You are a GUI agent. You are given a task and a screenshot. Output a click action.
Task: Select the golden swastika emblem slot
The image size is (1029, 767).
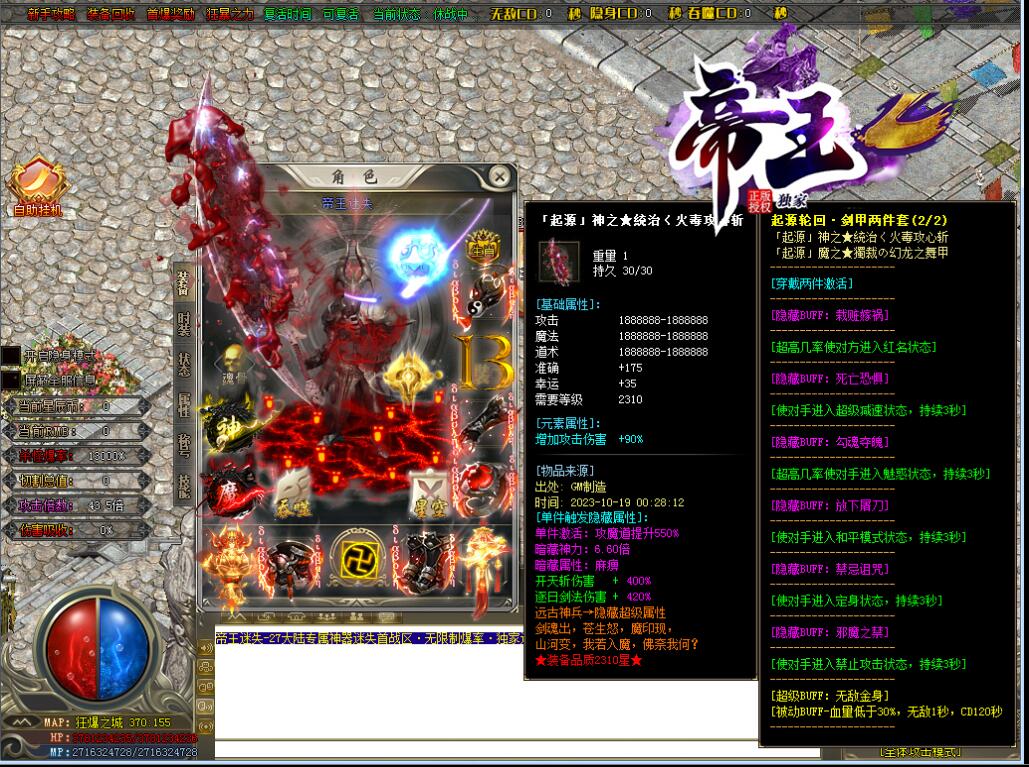(358, 558)
